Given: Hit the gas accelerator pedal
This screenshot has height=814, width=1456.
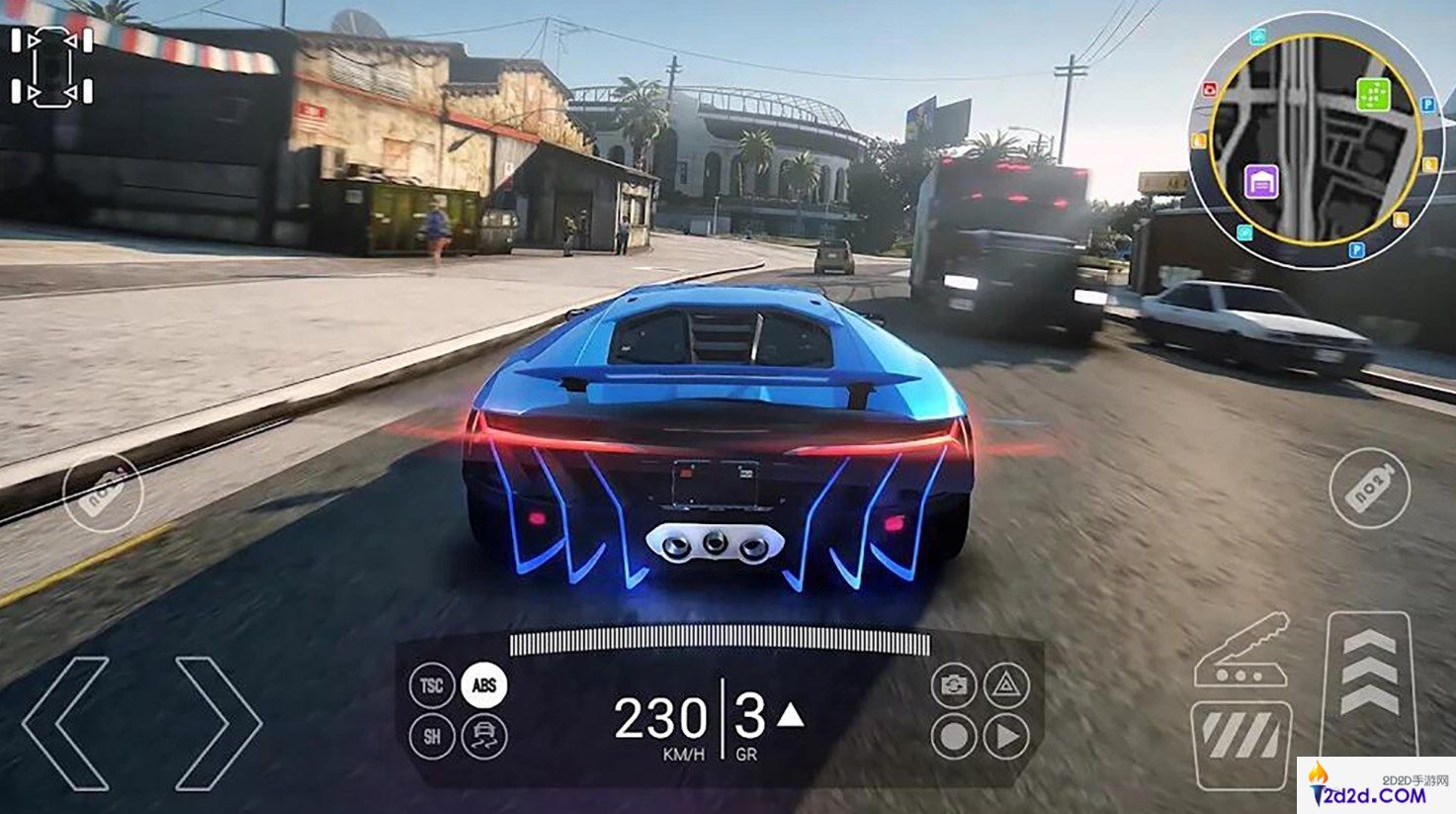Looking at the screenshot, I should pyautogui.click(x=1370, y=682).
